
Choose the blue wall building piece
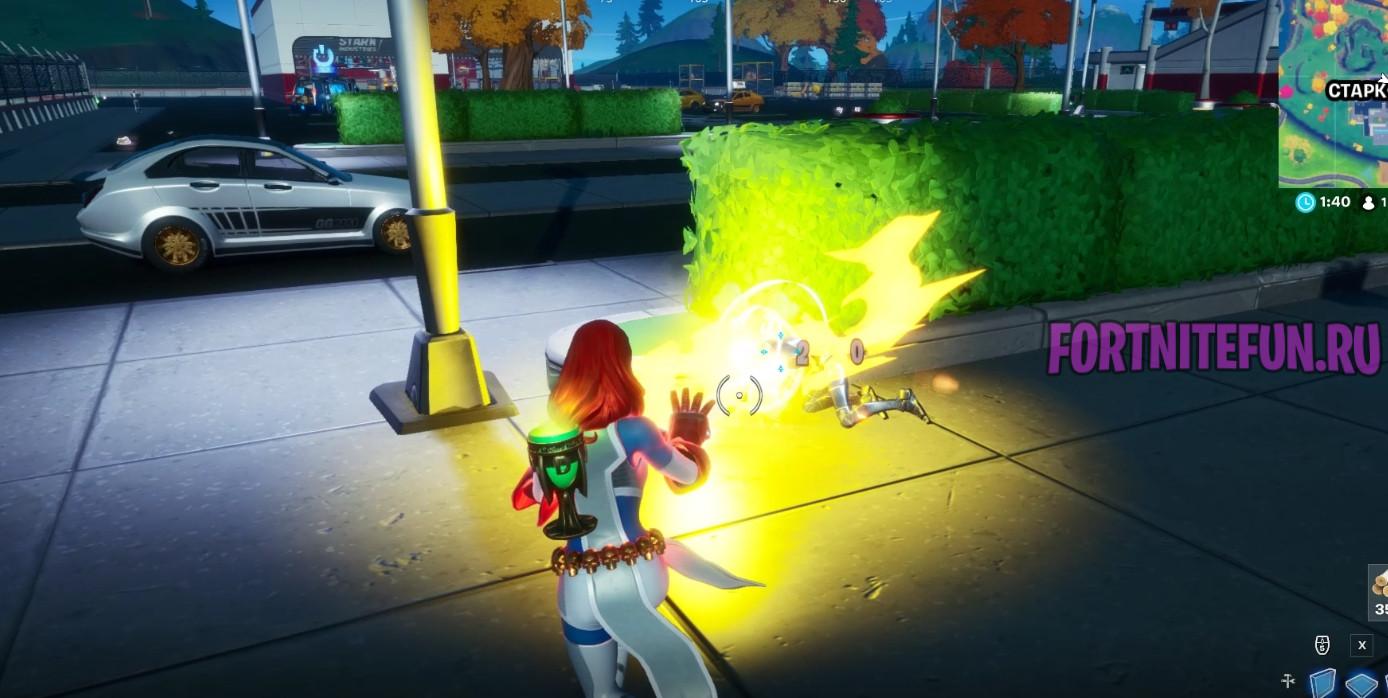[1322, 683]
